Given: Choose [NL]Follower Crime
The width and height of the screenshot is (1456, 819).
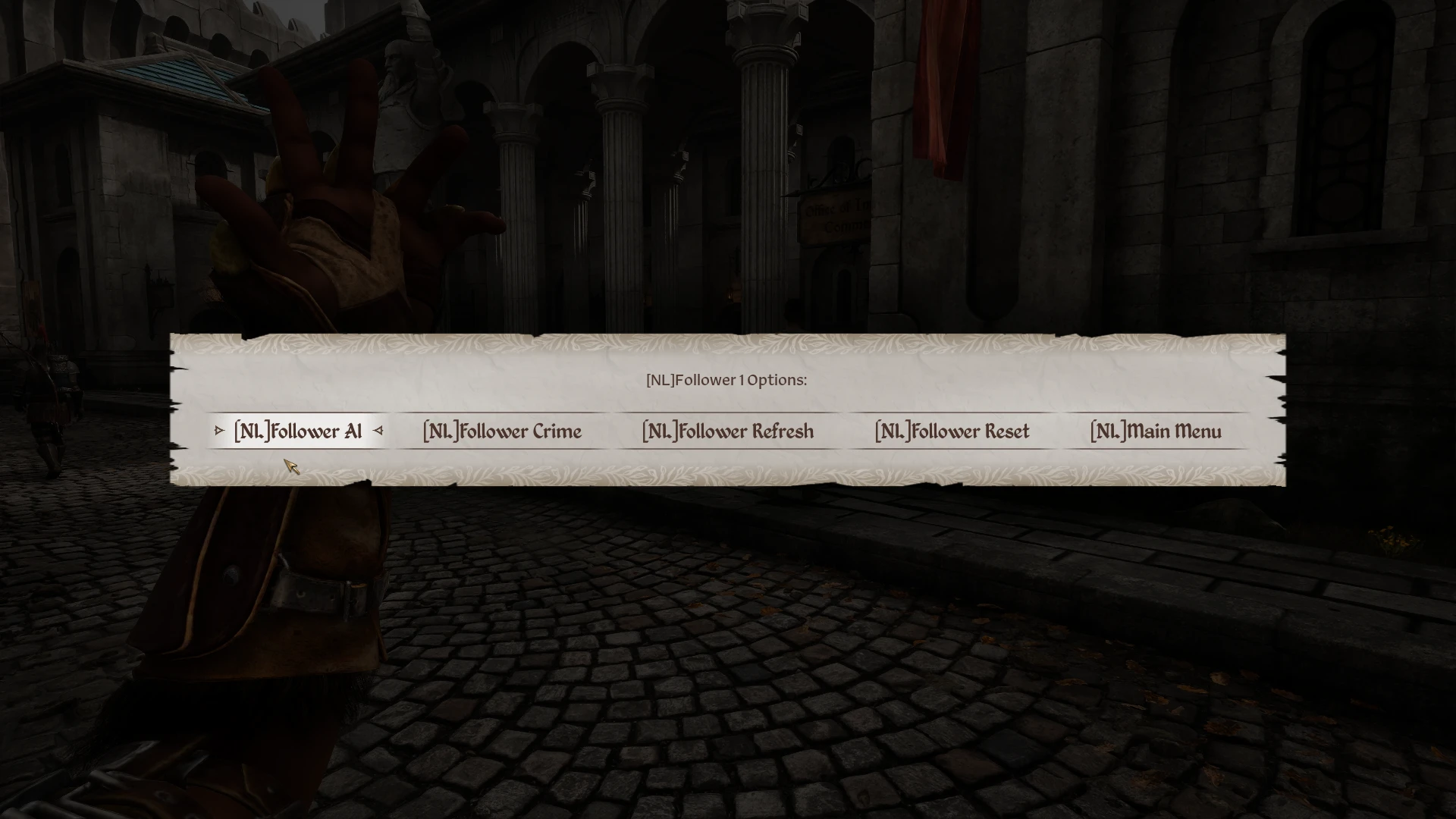Looking at the screenshot, I should click(502, 431).
